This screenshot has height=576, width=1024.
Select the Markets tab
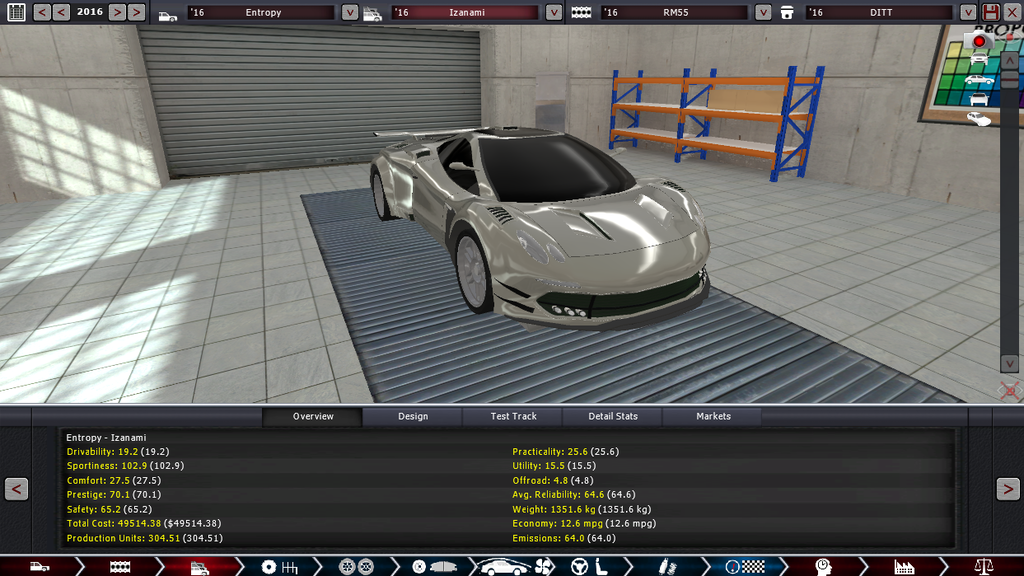[713, 416]
